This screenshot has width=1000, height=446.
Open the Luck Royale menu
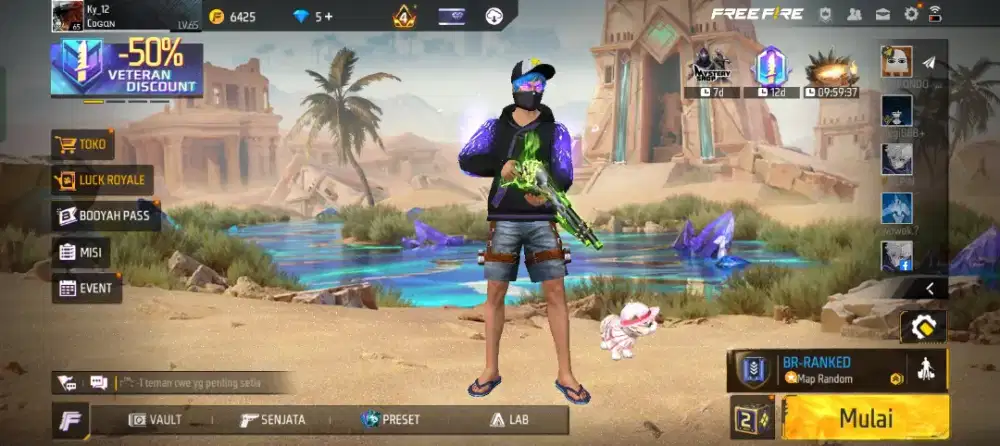click(103, 180)
